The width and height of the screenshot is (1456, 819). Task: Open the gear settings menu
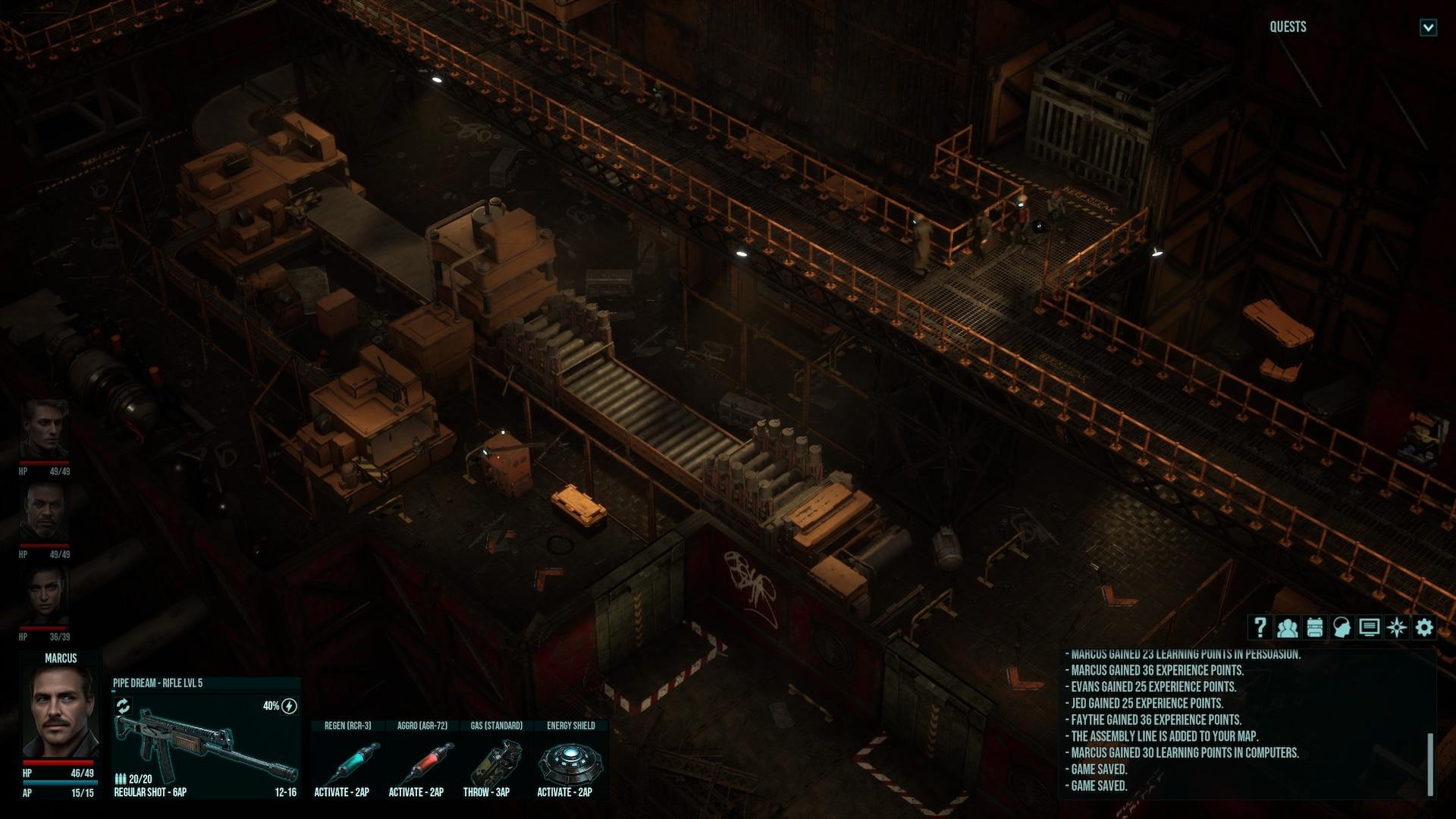coord(1424,627)
